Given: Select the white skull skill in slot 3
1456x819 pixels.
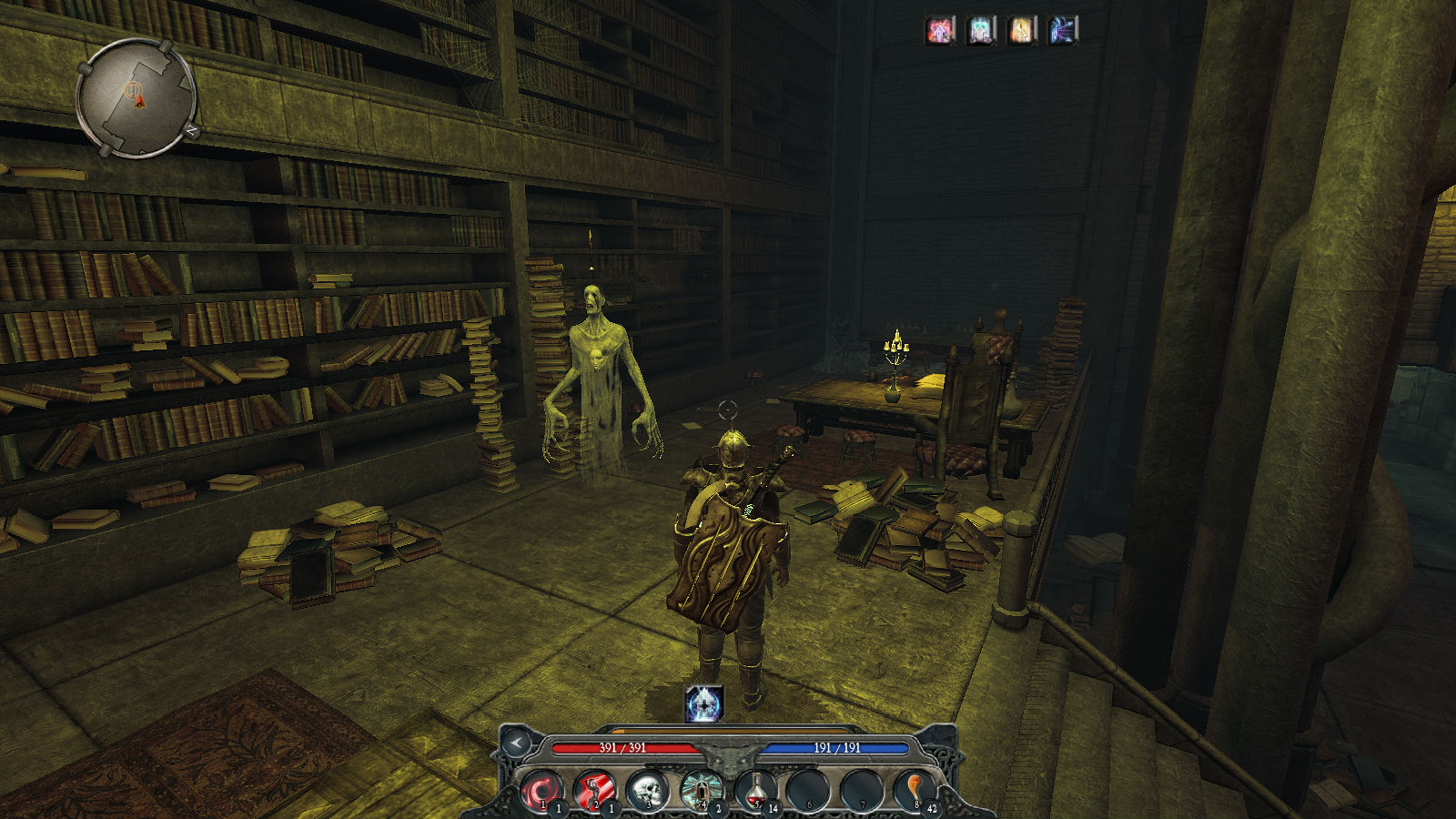Looking at the screenshot, I should [x=647, y=789].
